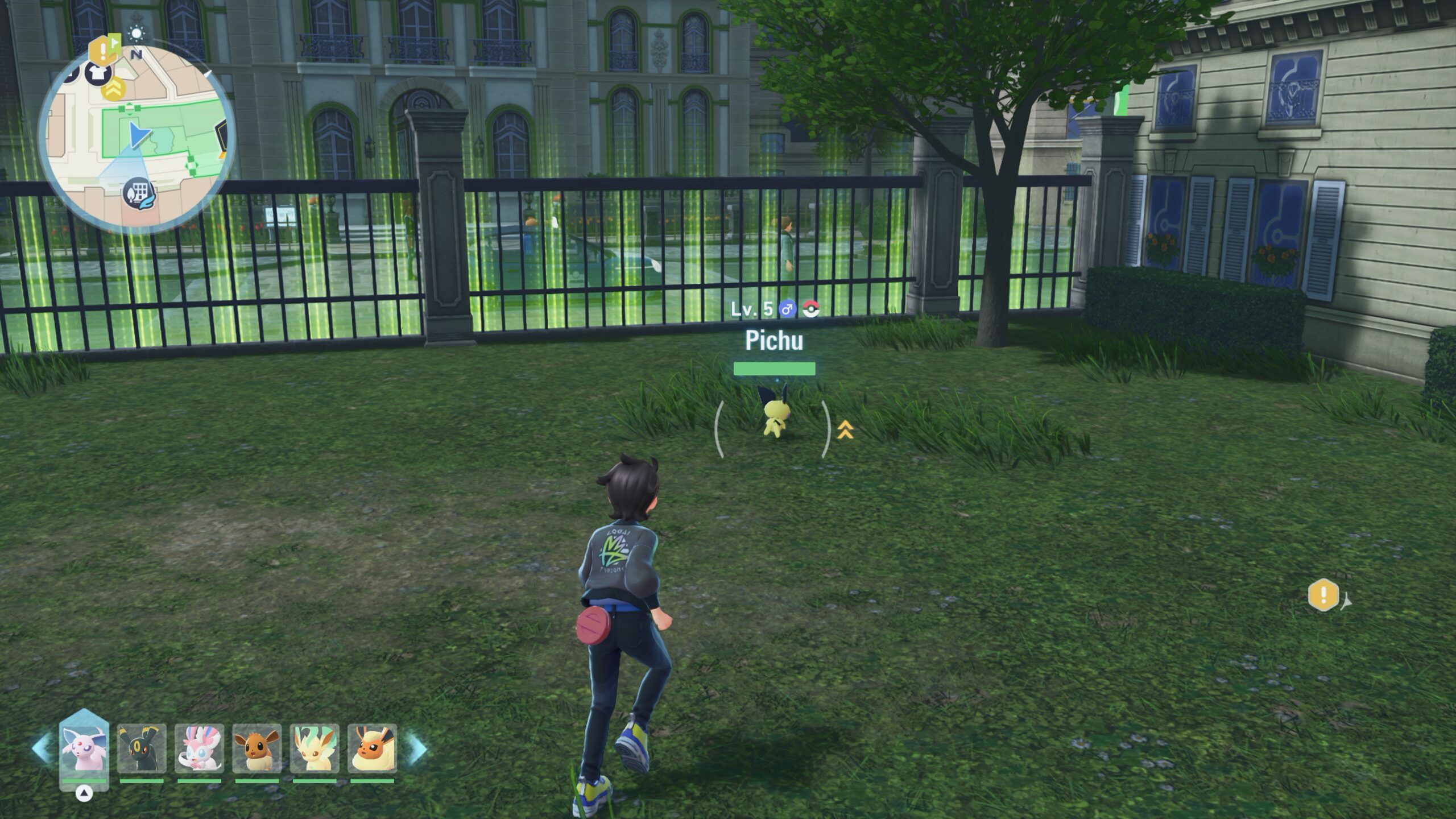
Task: Select Espeon in the party bar
Action: (x=84, y=747)
